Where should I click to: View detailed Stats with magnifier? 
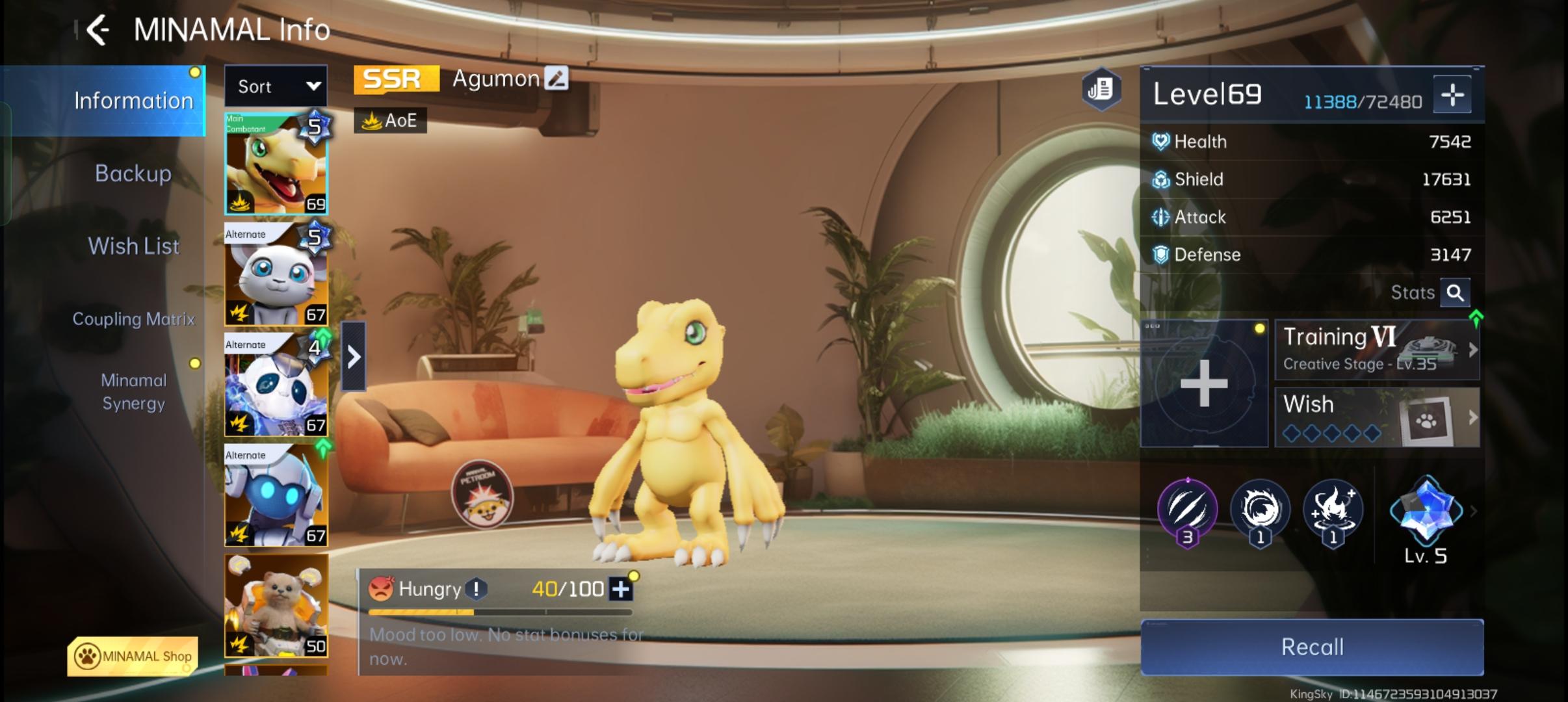point(1455,293)
